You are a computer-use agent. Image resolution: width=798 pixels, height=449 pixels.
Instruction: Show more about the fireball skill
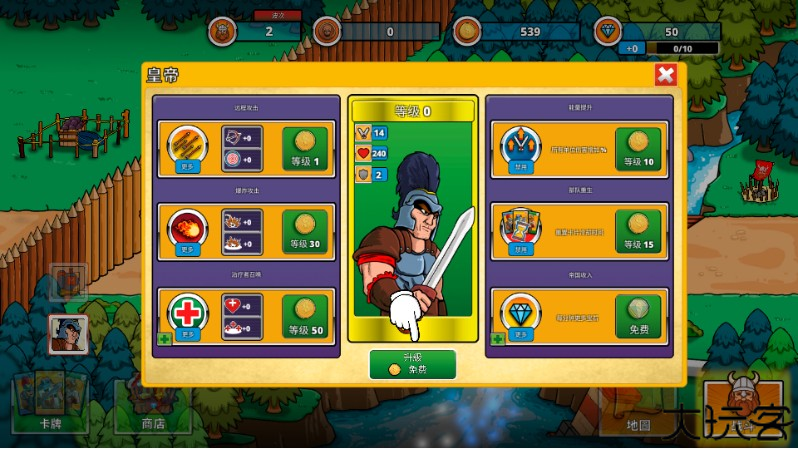(187, 232)
